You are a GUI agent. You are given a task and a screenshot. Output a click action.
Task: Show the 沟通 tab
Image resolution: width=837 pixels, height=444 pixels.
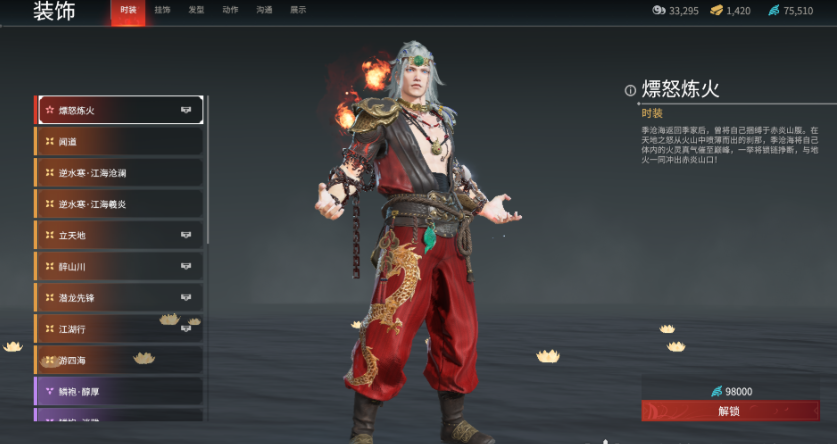coord(264,10)
